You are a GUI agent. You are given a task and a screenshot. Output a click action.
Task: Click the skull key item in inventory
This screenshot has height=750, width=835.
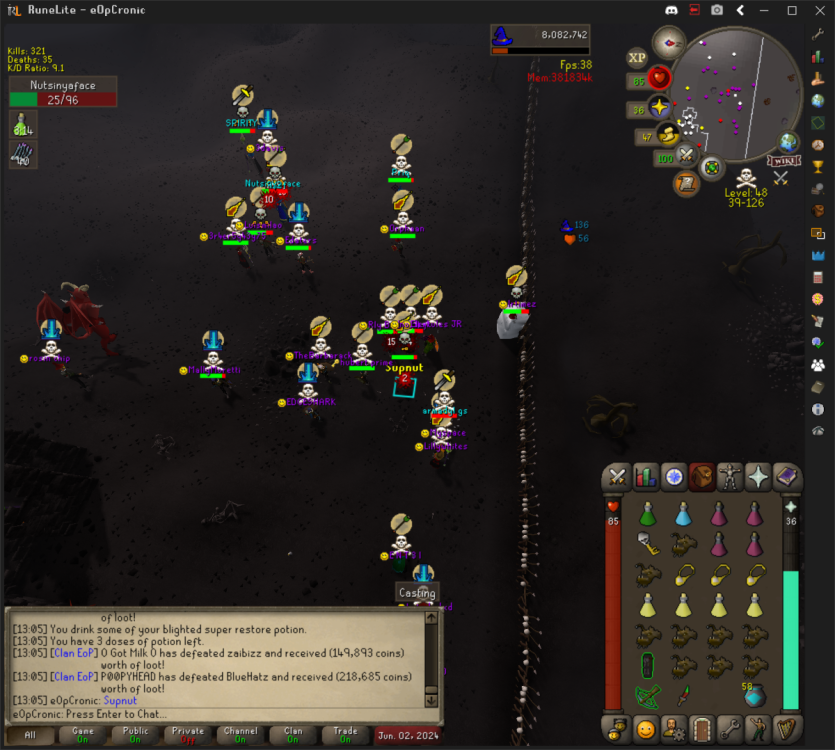[x=647, y=544]
